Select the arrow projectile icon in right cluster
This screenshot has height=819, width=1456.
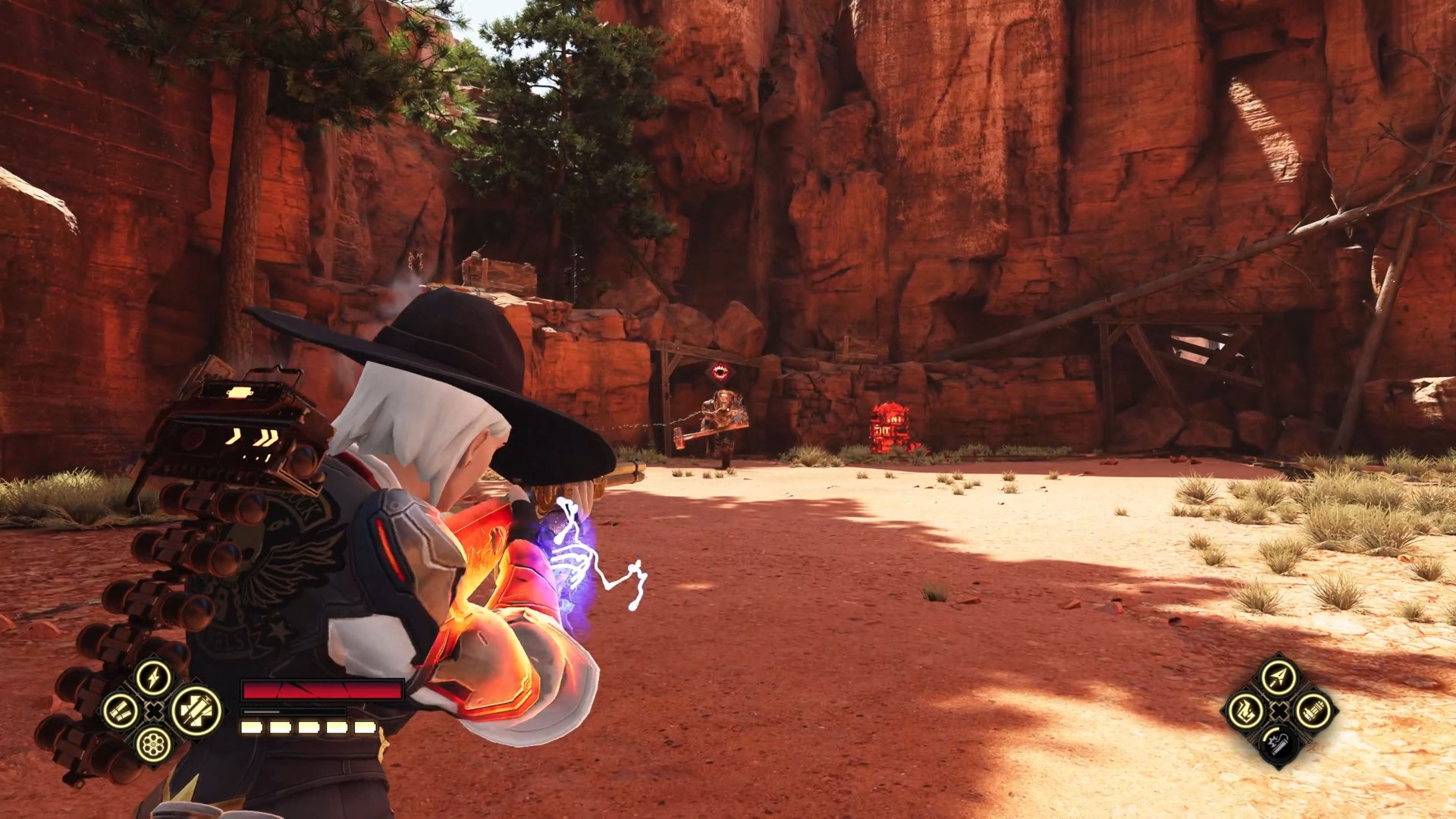tap(1278, 676)
